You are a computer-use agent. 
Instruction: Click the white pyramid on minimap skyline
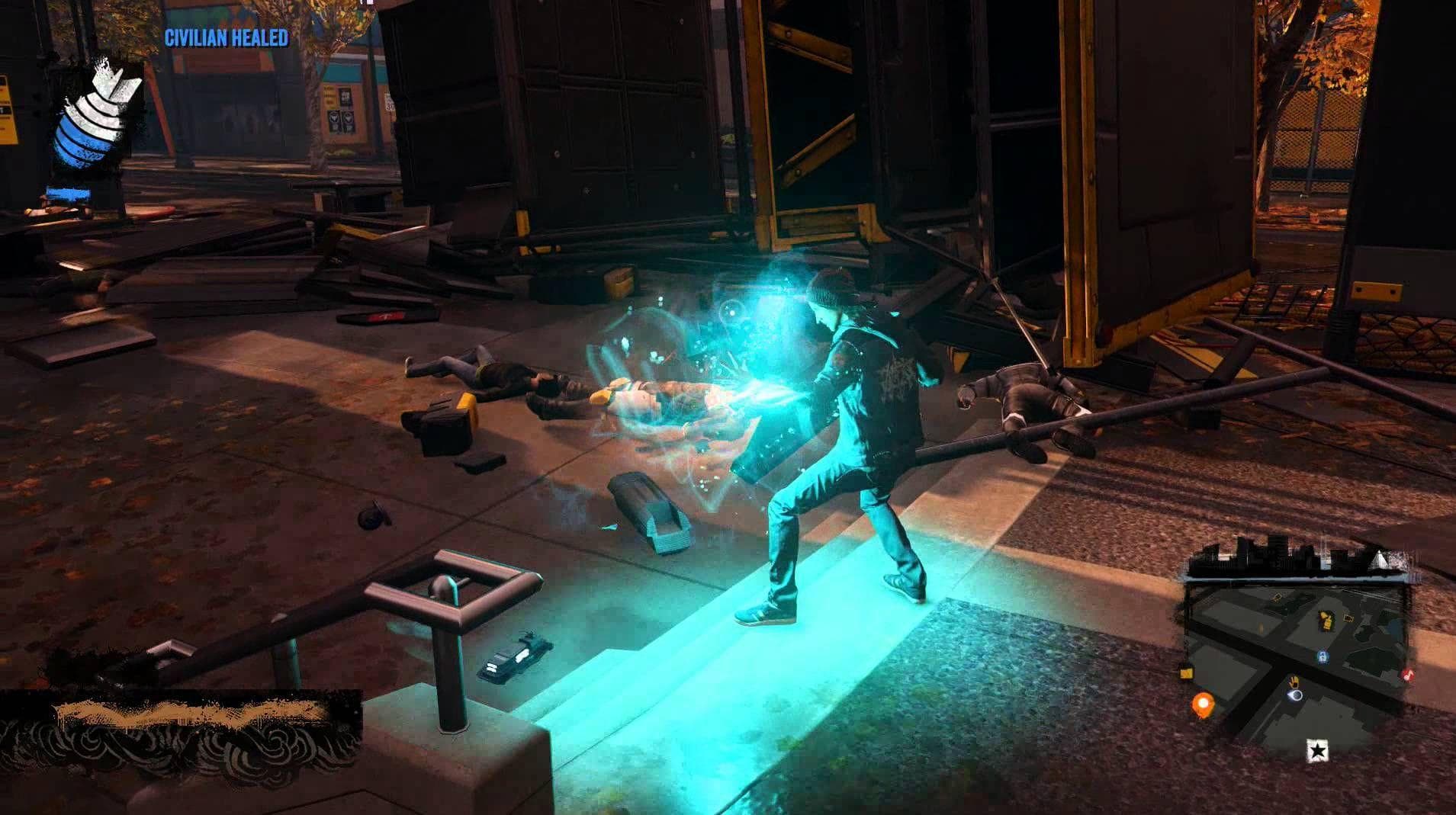(1378, 562)
